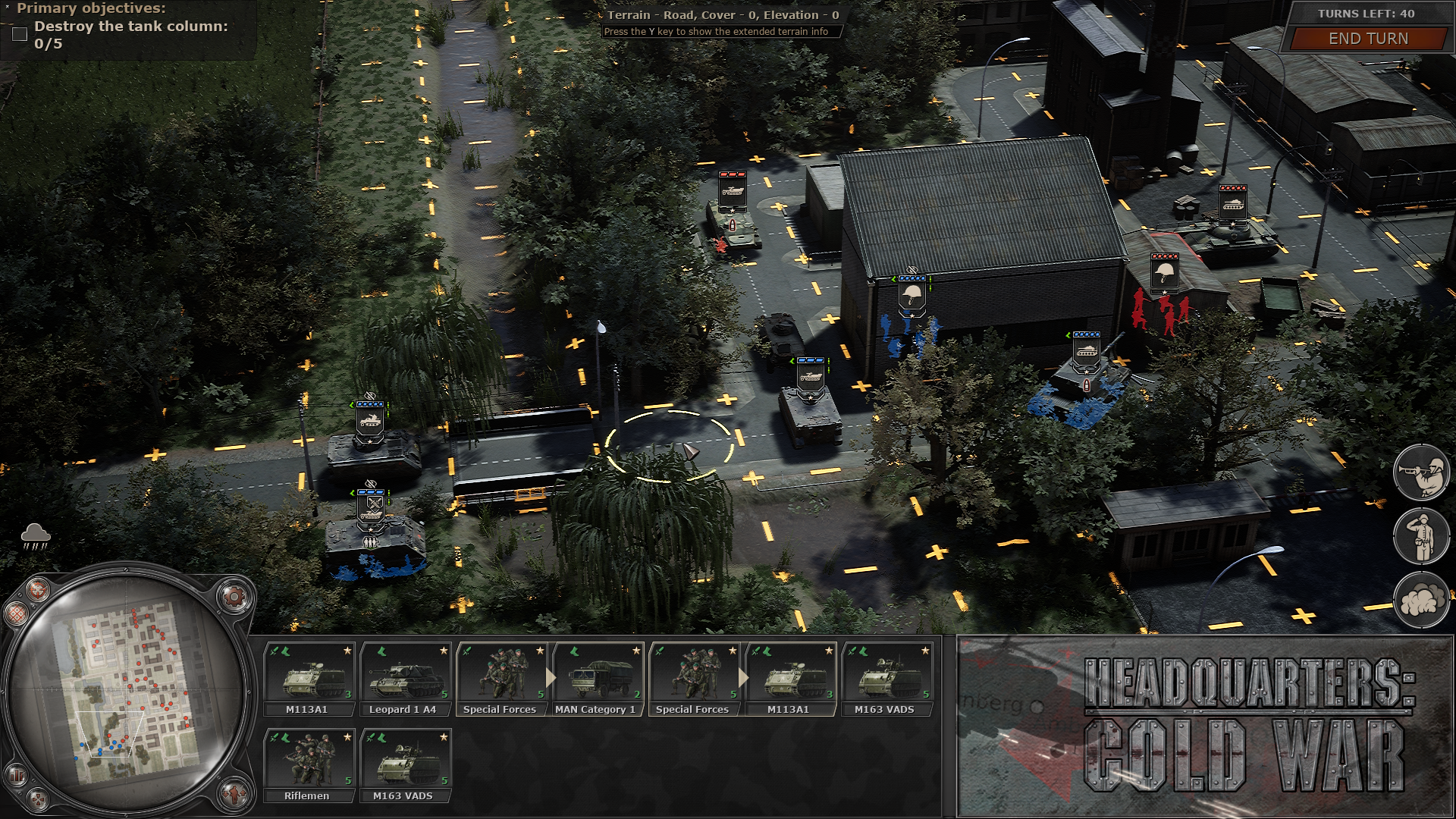Select the Leopard 1 A4 unit card

405,679
